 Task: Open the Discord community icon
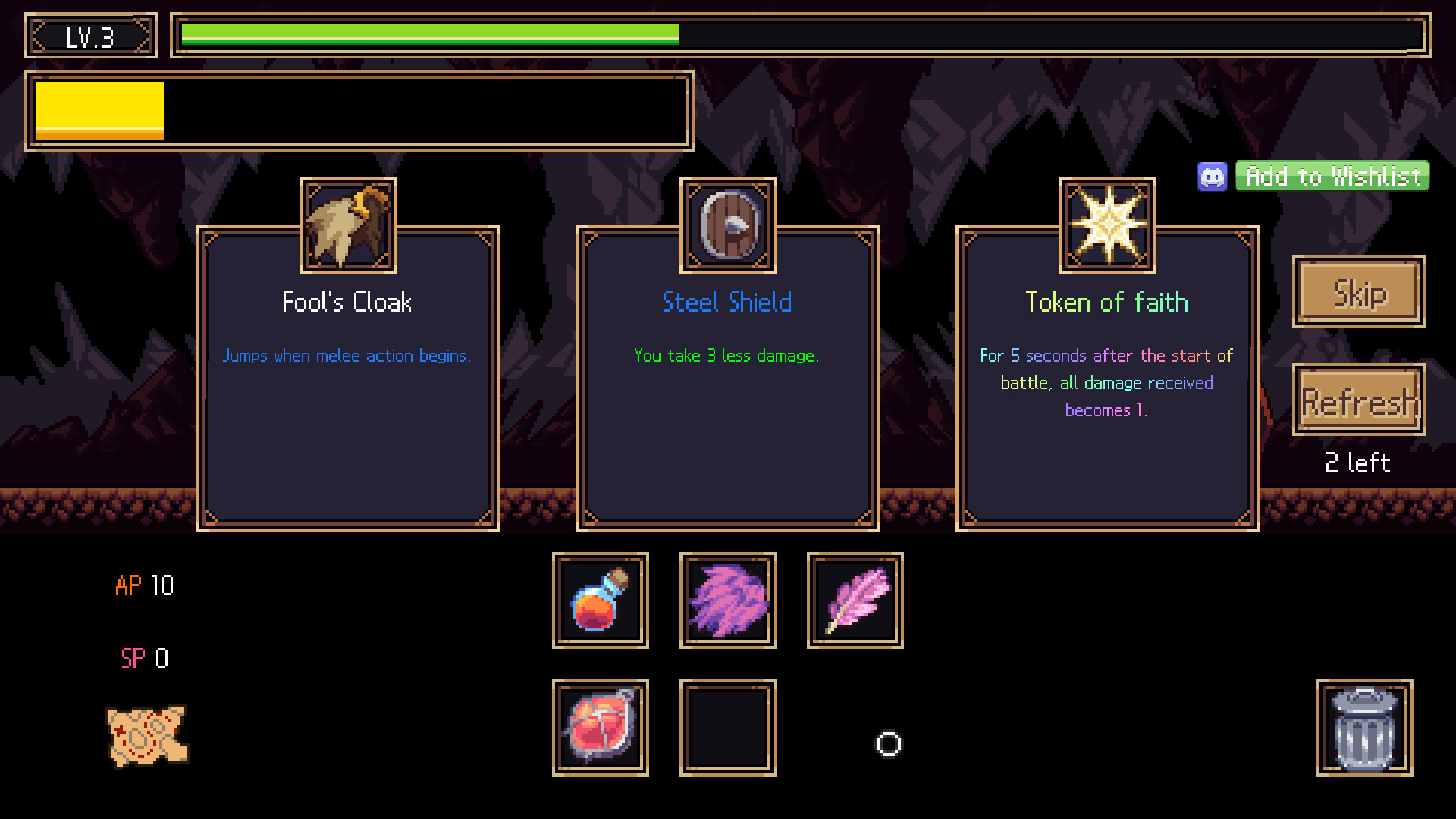click(x=1213, y=176)
